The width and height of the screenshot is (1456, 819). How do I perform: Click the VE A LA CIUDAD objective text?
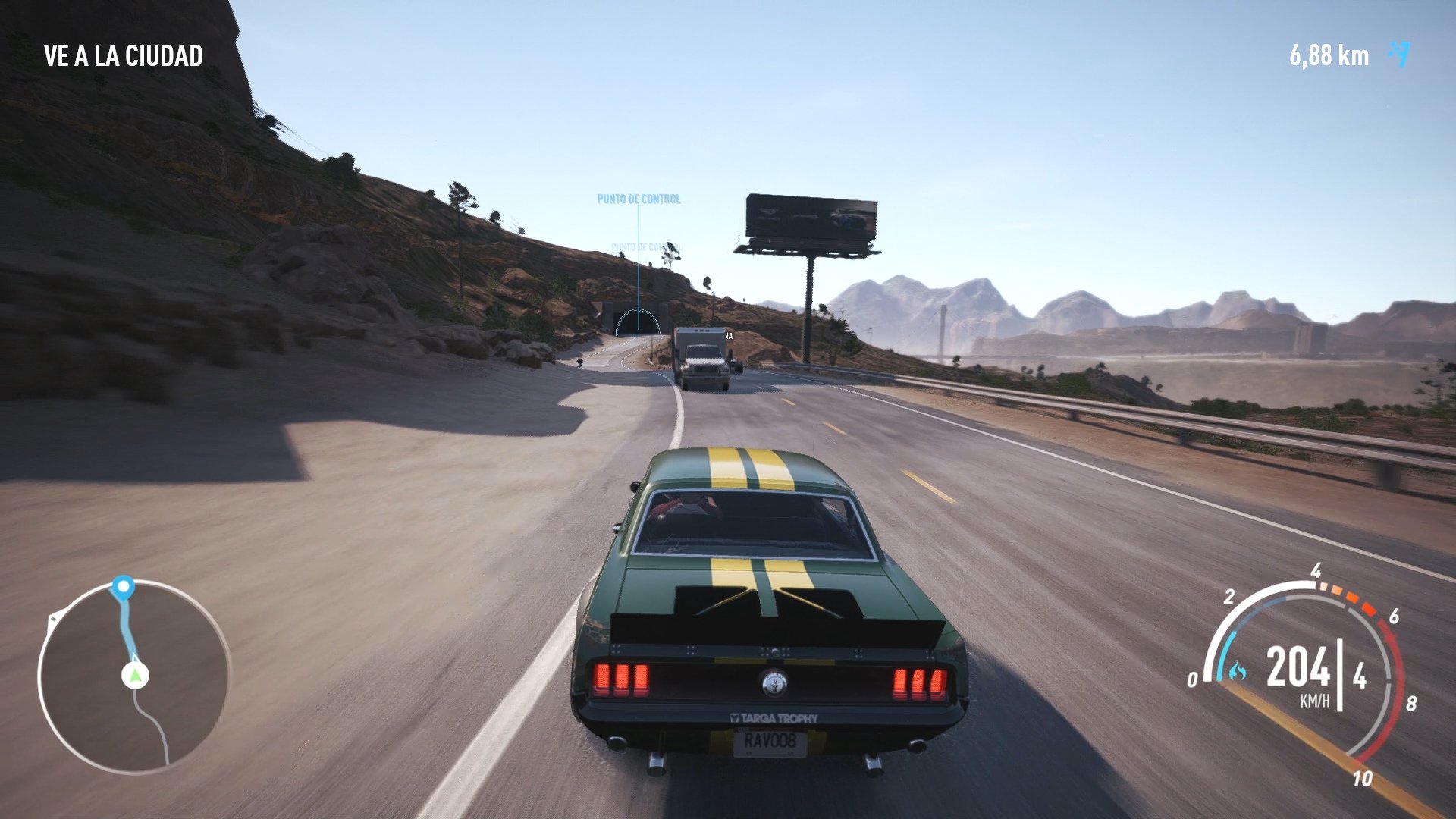pos(124,54)
